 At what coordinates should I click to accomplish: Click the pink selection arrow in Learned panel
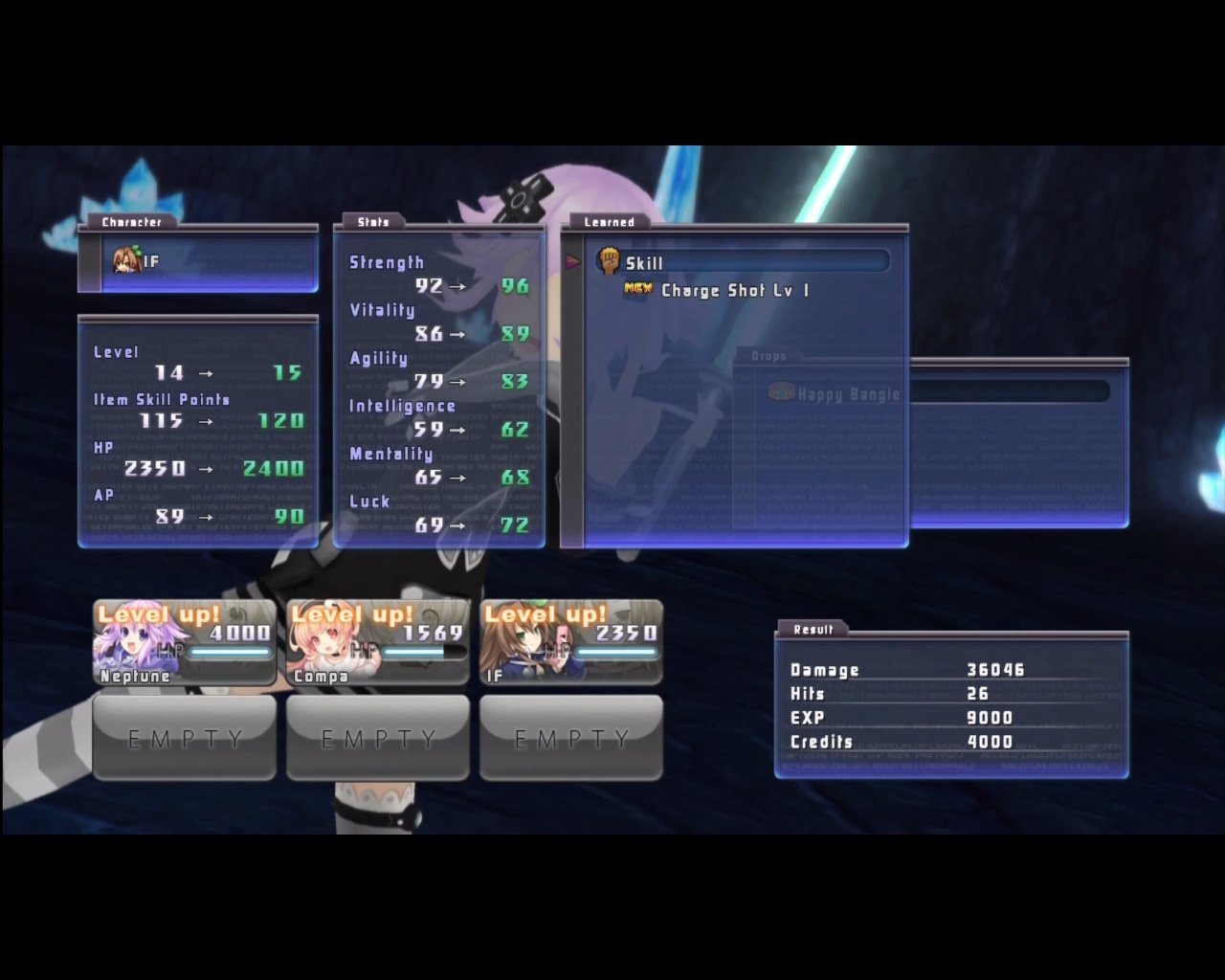tap(571, 259)
